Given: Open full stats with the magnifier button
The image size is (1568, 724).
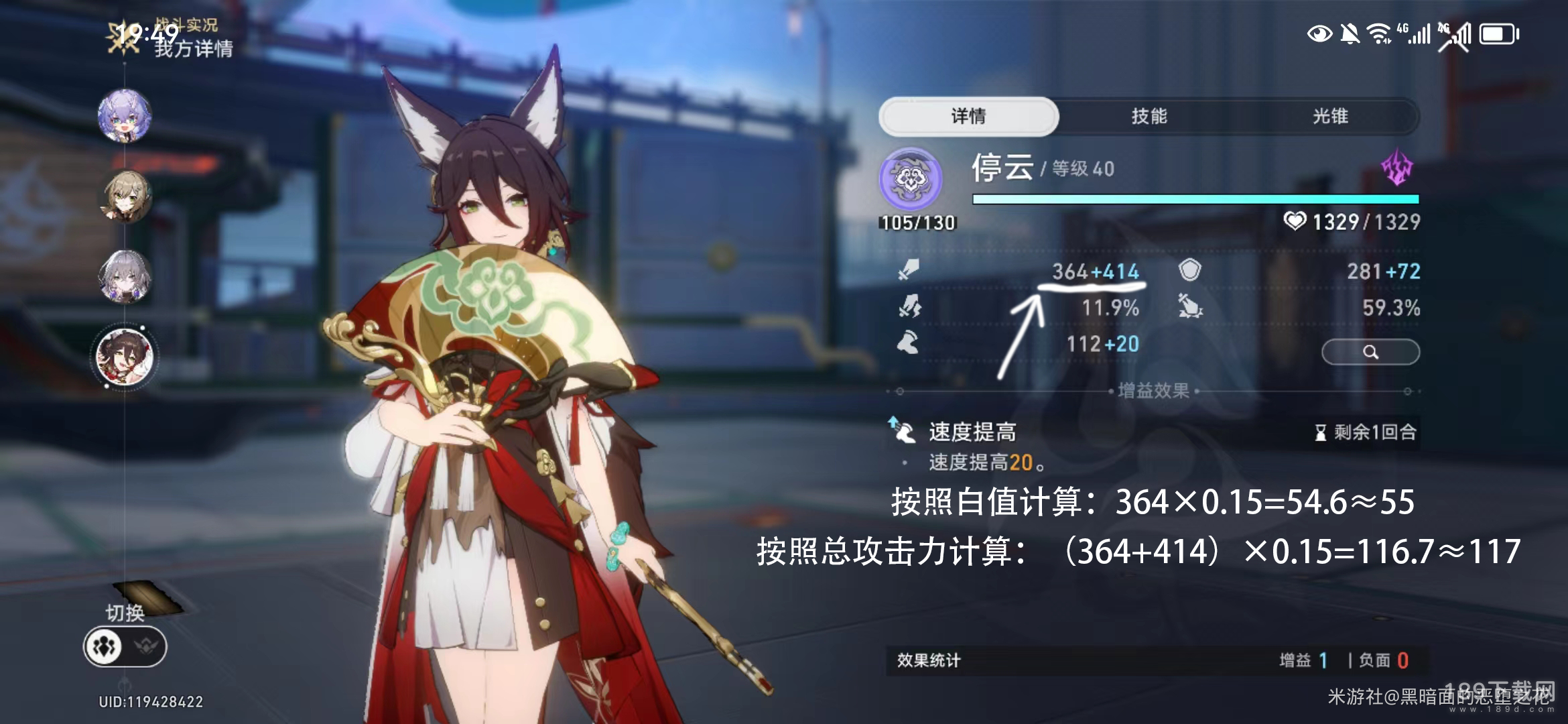Looking at the screenshot, I should tap(1370, 352).
